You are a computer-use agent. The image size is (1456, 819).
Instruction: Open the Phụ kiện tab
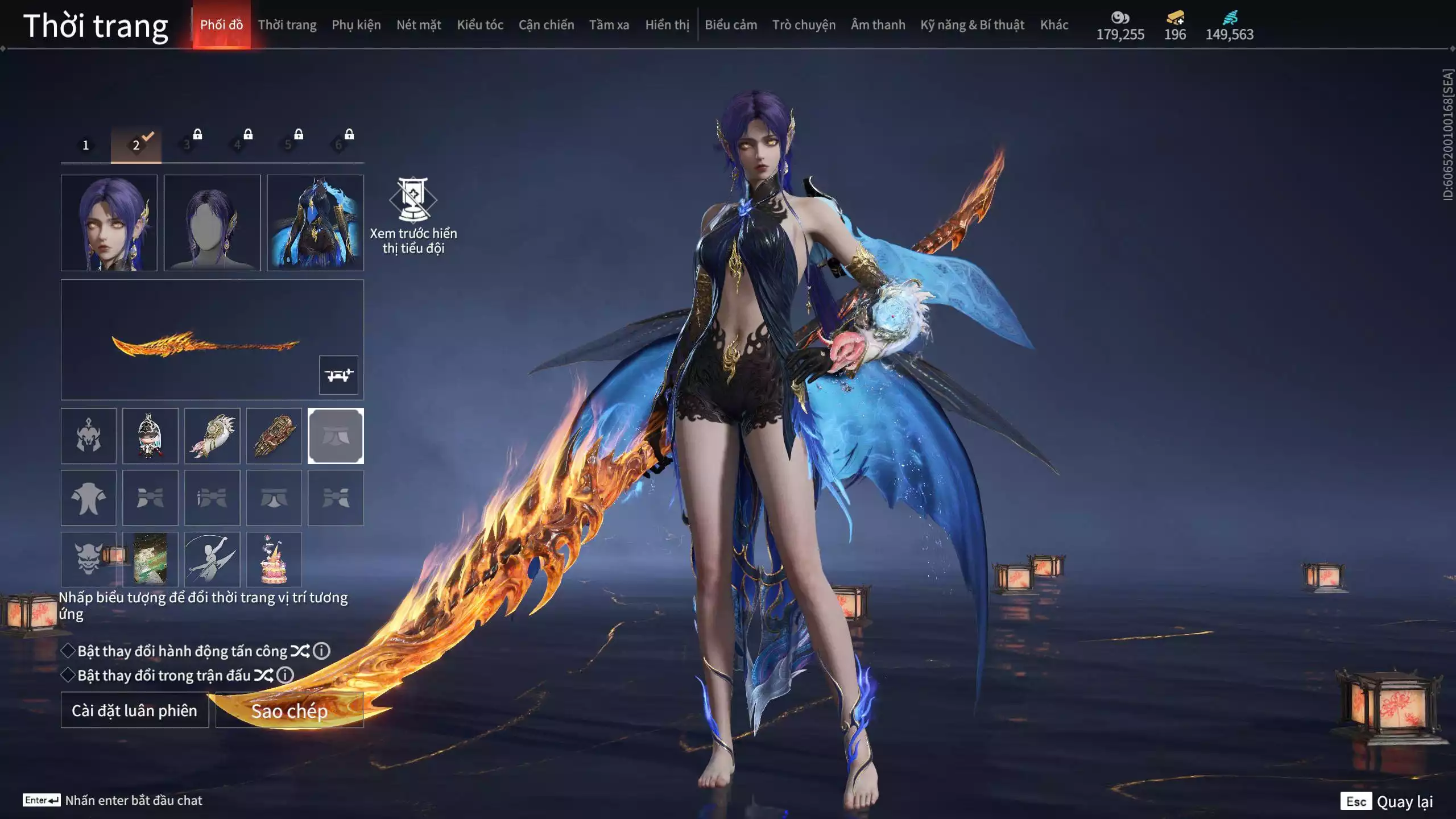(x=356, y=25)
